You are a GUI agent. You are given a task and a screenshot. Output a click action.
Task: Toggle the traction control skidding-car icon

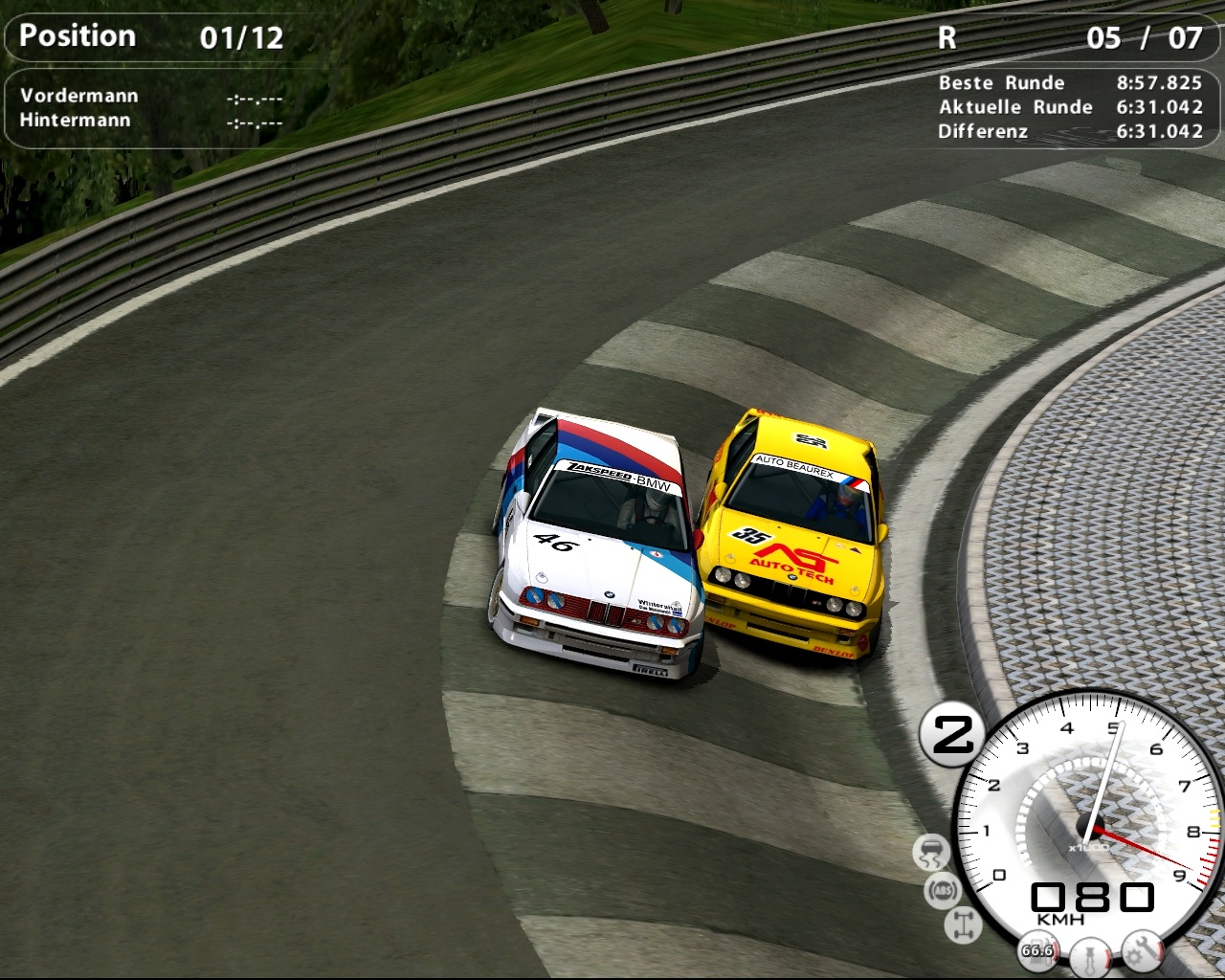(x=930, y=852)
